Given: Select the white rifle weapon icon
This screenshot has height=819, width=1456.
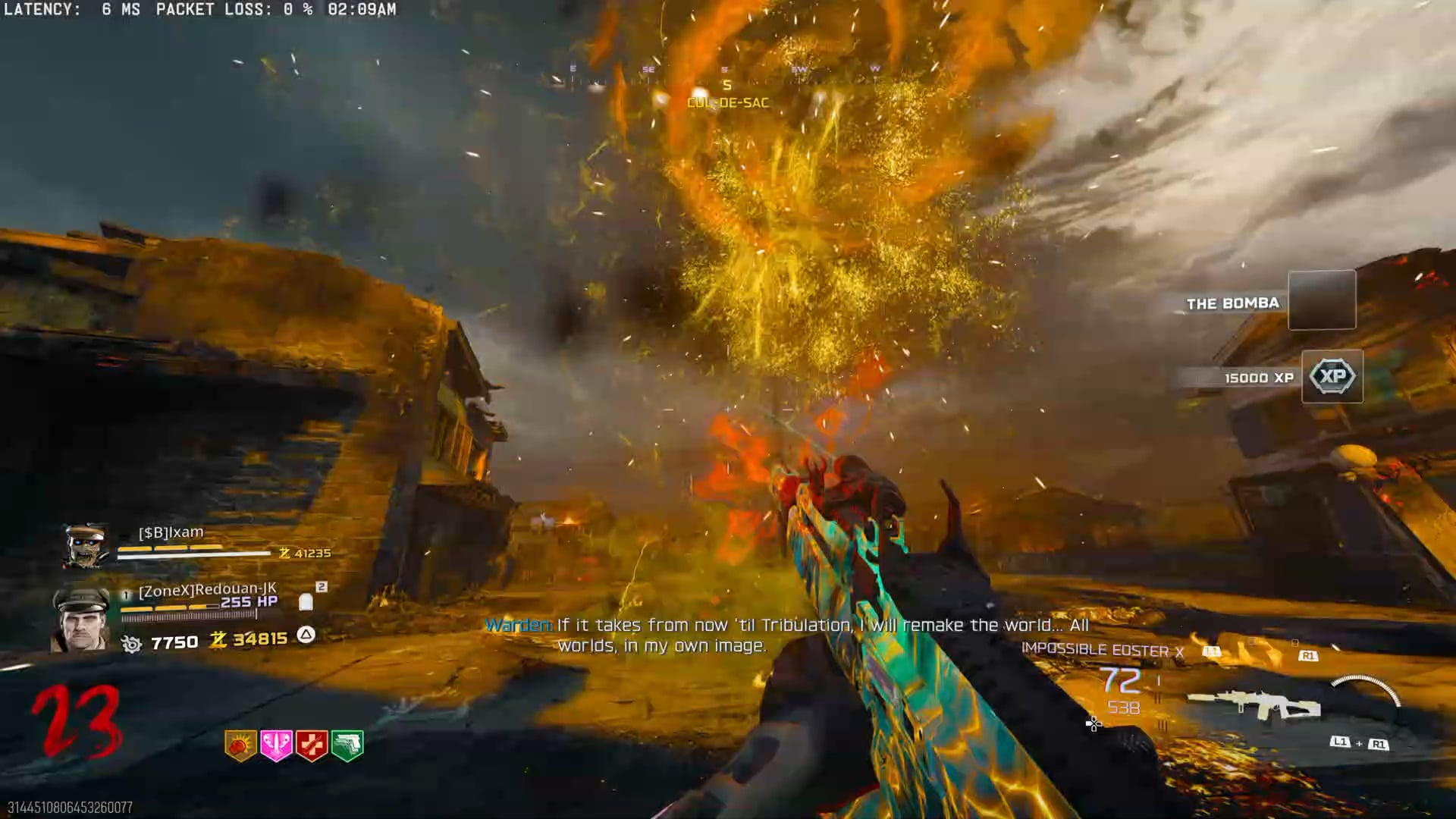Looking at the screenshot, I should point(1254,705).
